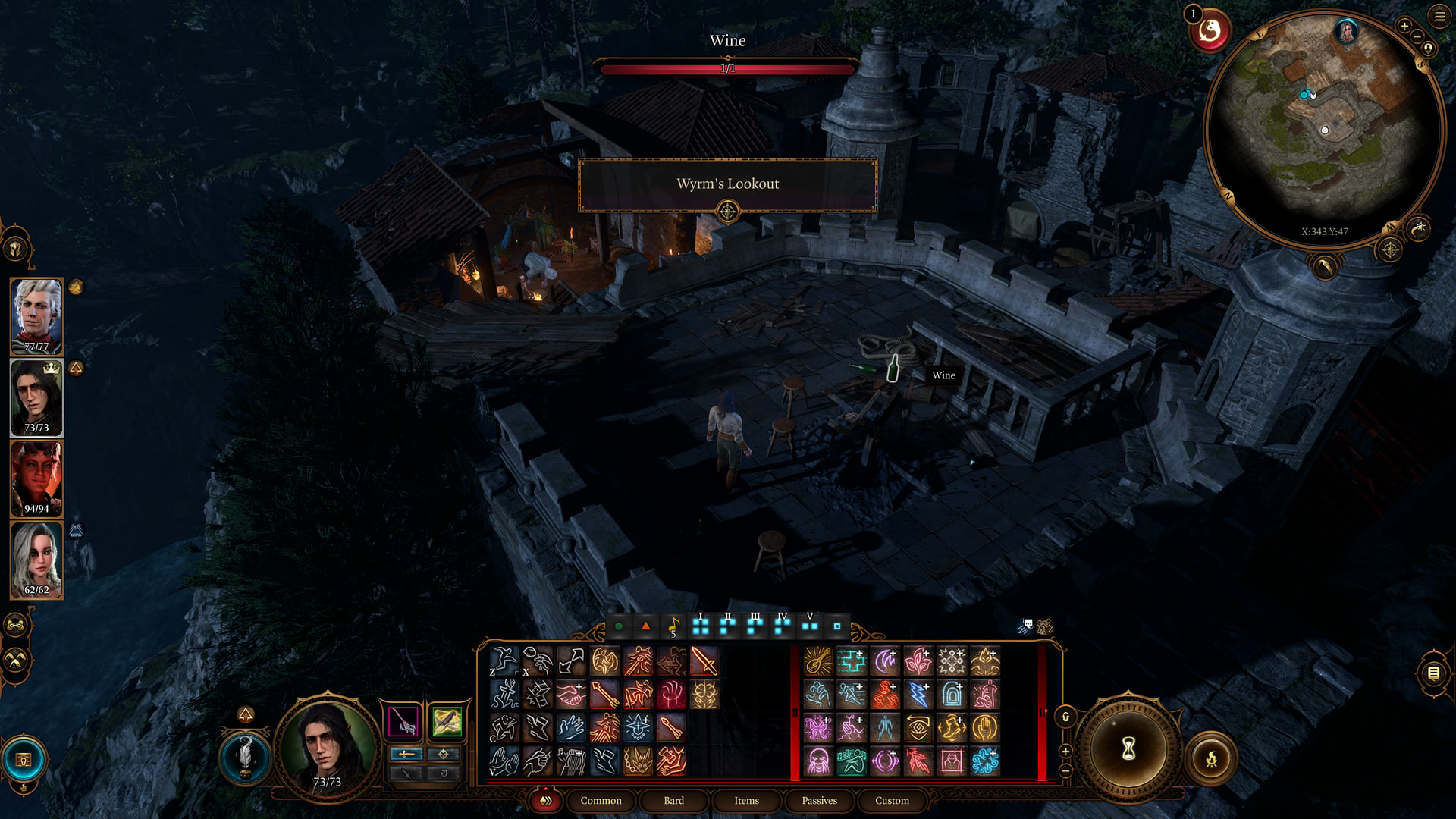Zoom out the minimap with minus button

1417,36
